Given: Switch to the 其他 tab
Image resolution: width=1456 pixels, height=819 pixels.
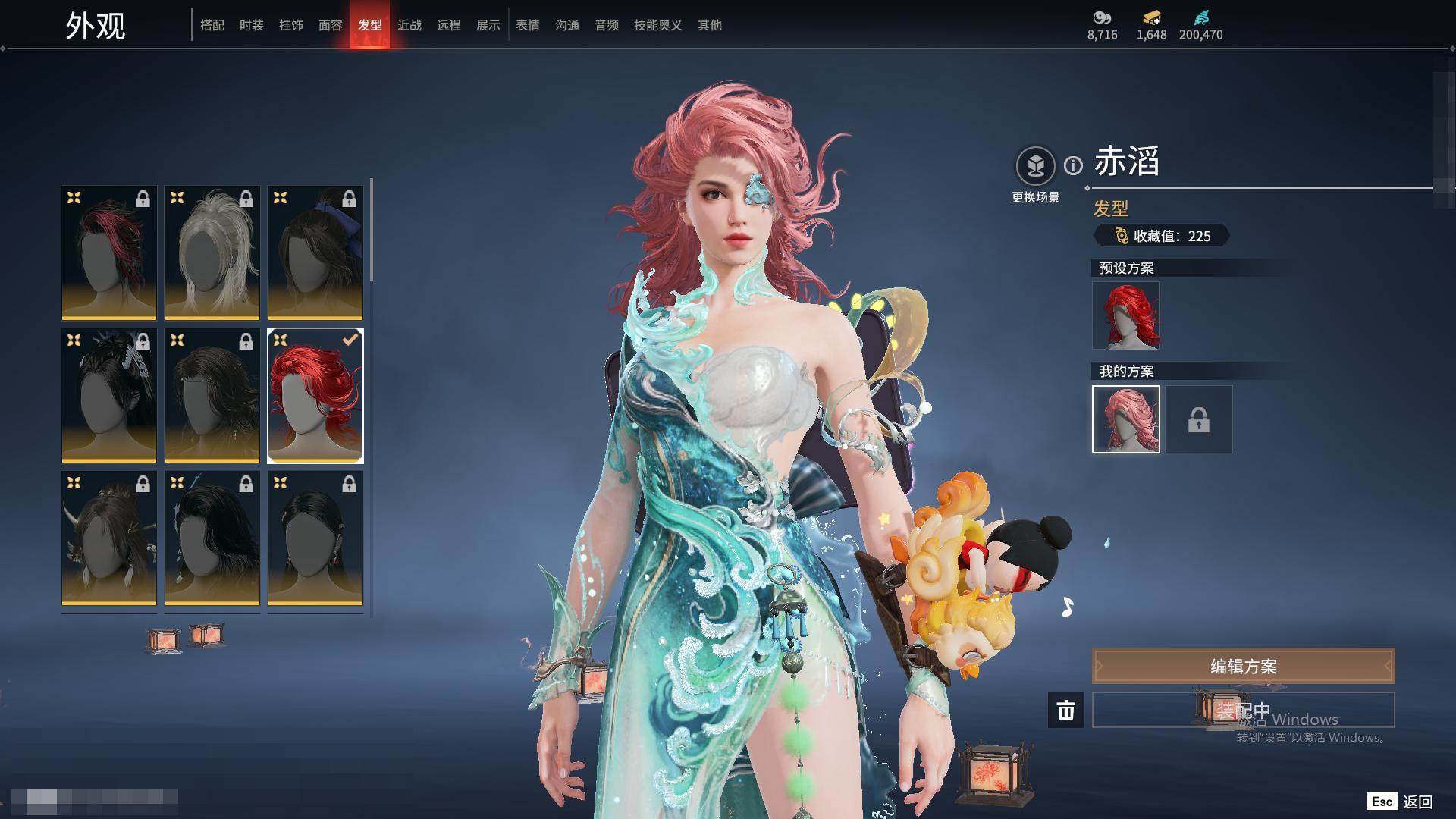Looking at the screenshot, I should [710, 25].
